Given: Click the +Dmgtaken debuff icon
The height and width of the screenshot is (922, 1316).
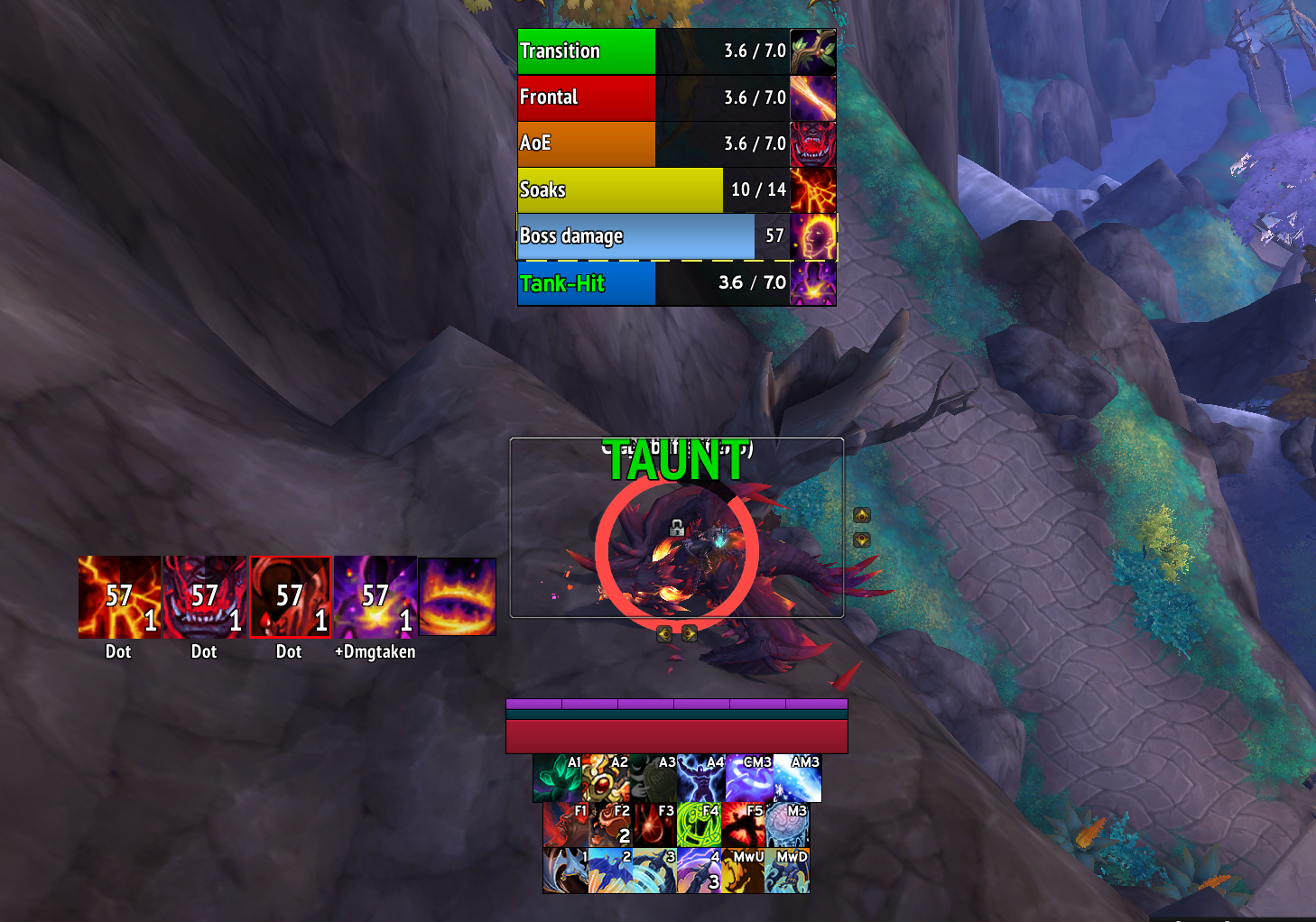Looking at the screenshot, I should point(375,597).
